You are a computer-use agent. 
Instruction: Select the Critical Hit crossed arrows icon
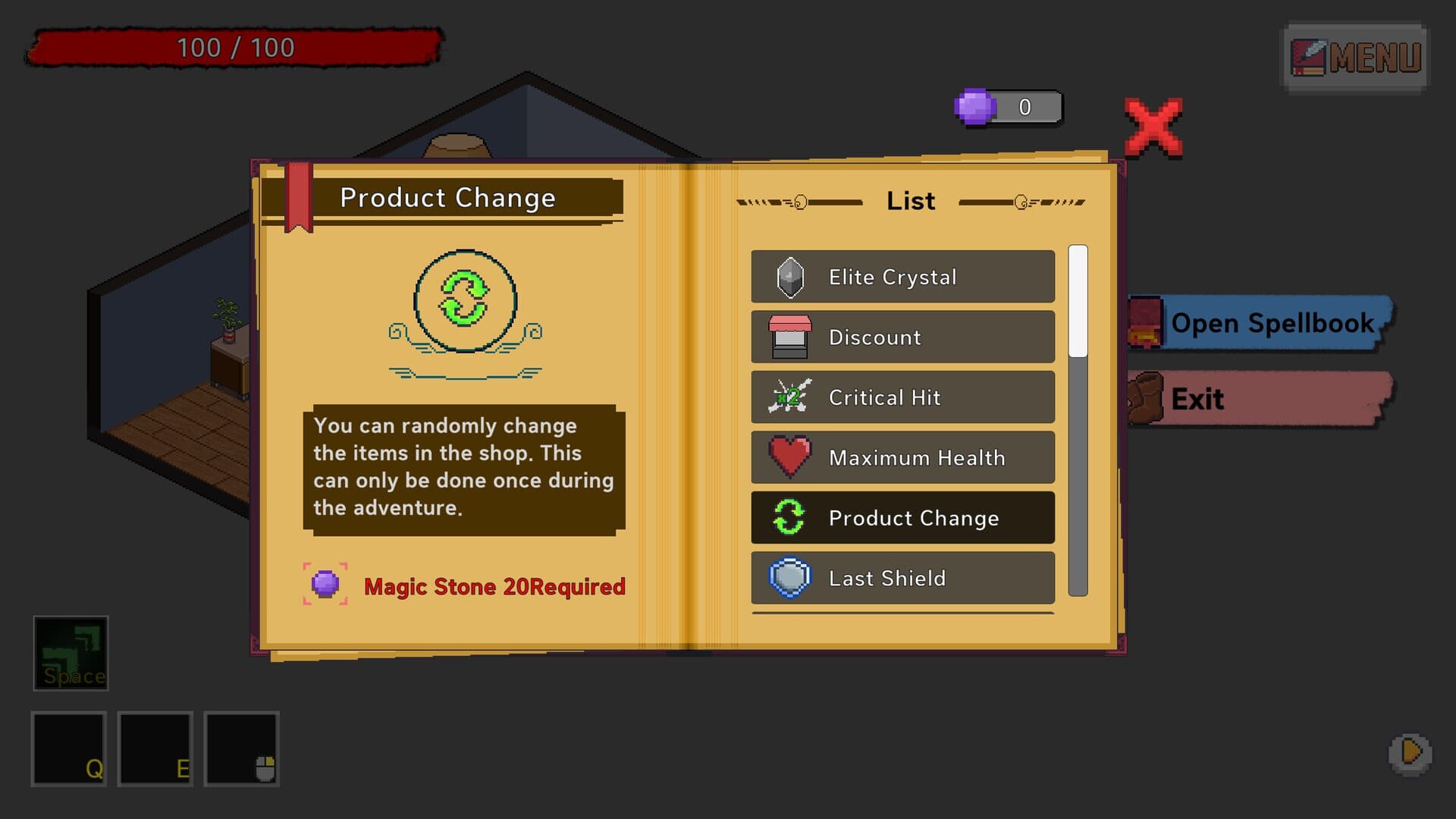coord(789,397)
